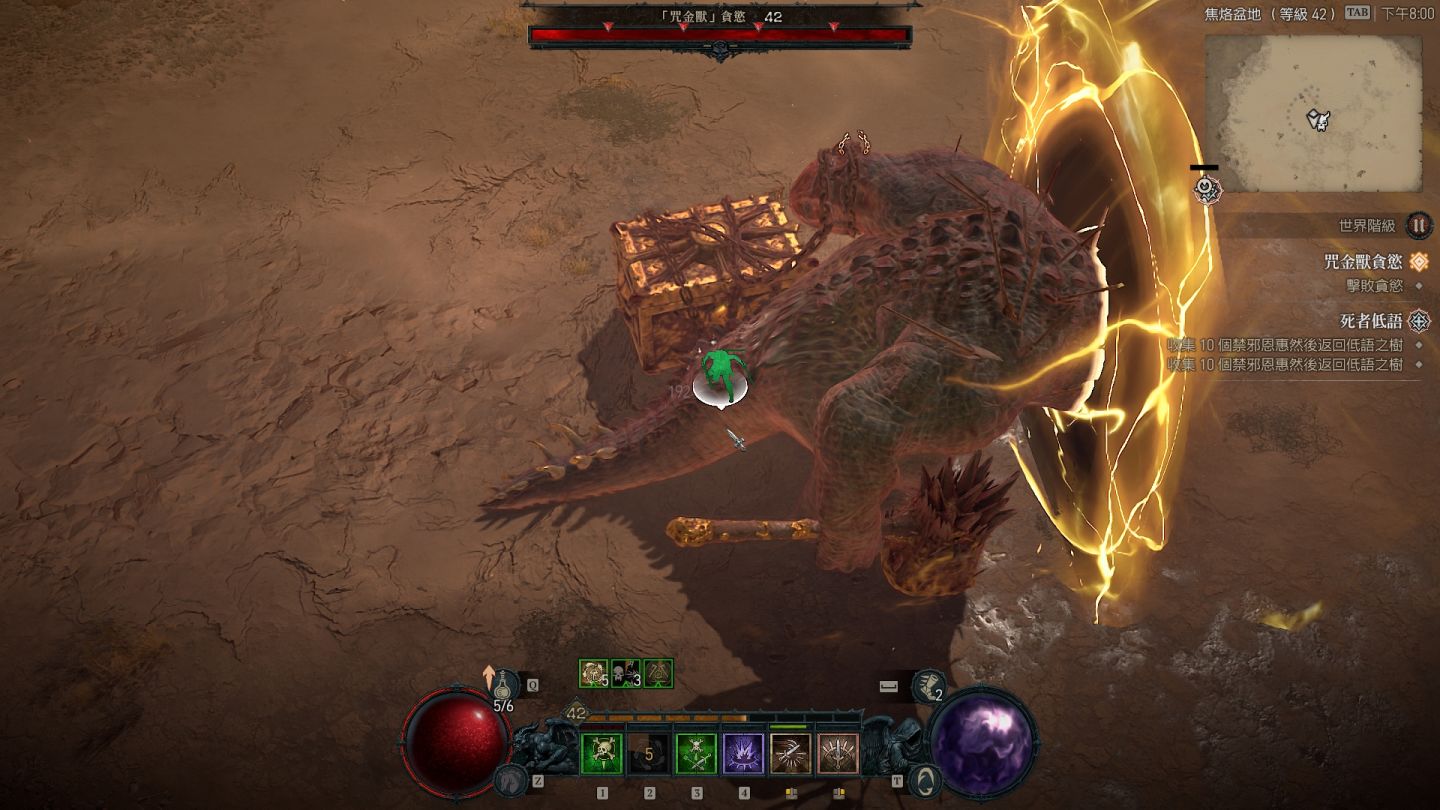Inspect the third green-bordered buff icon

click(658, 673)
